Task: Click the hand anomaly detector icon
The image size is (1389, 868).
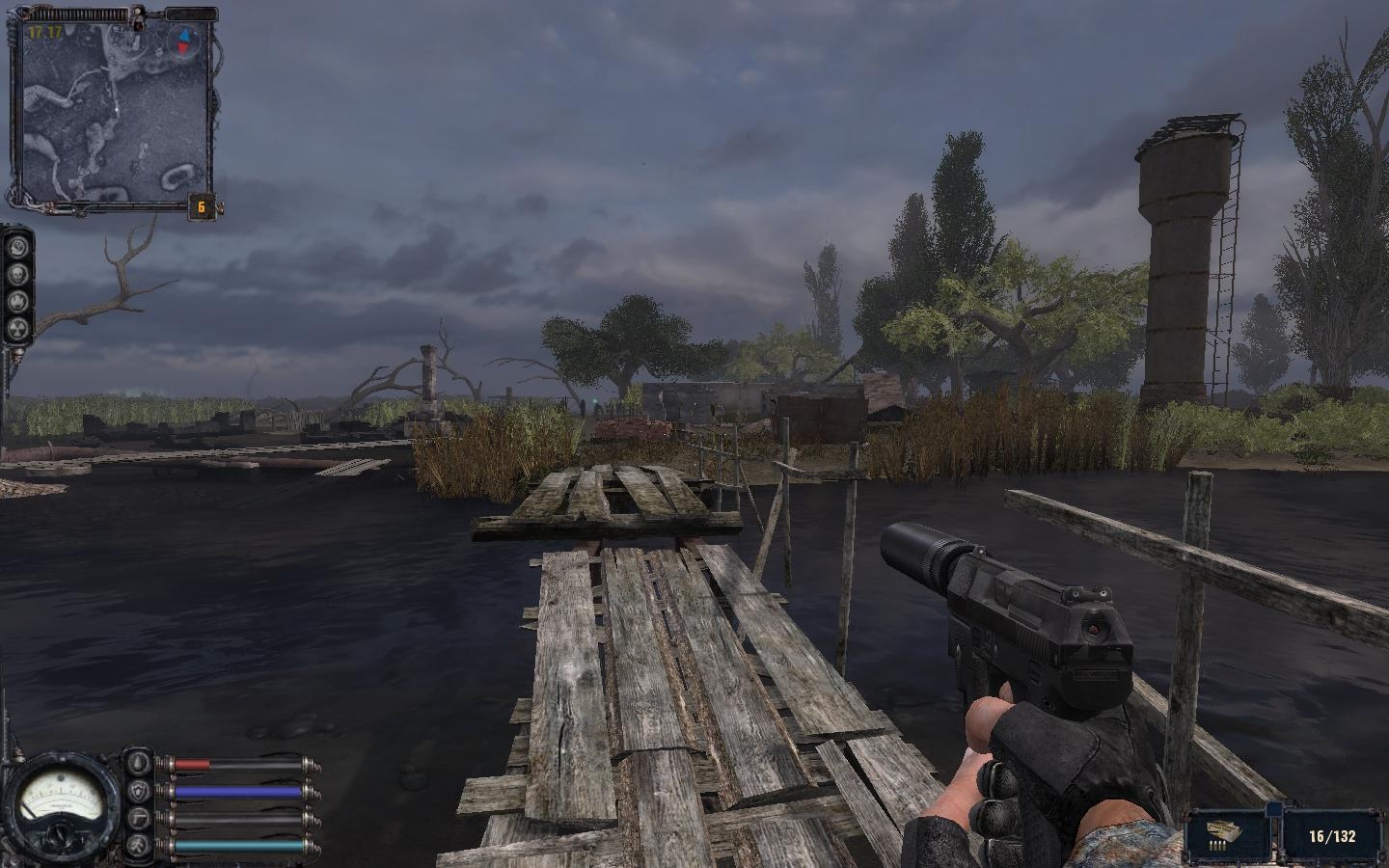Action: 16,301
